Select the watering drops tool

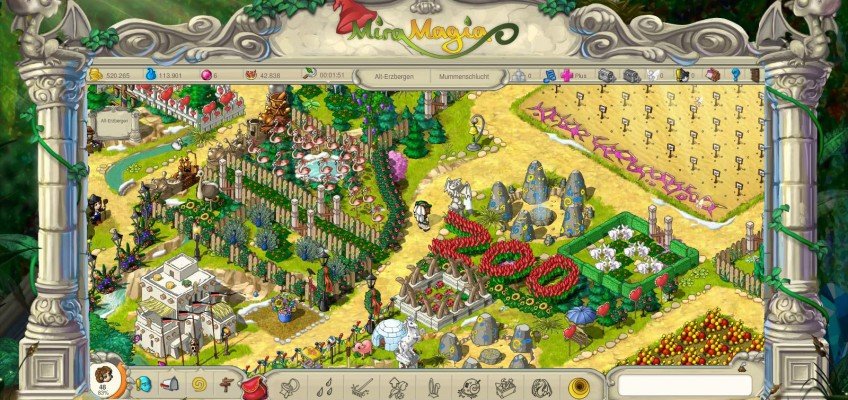coord(325,386)
